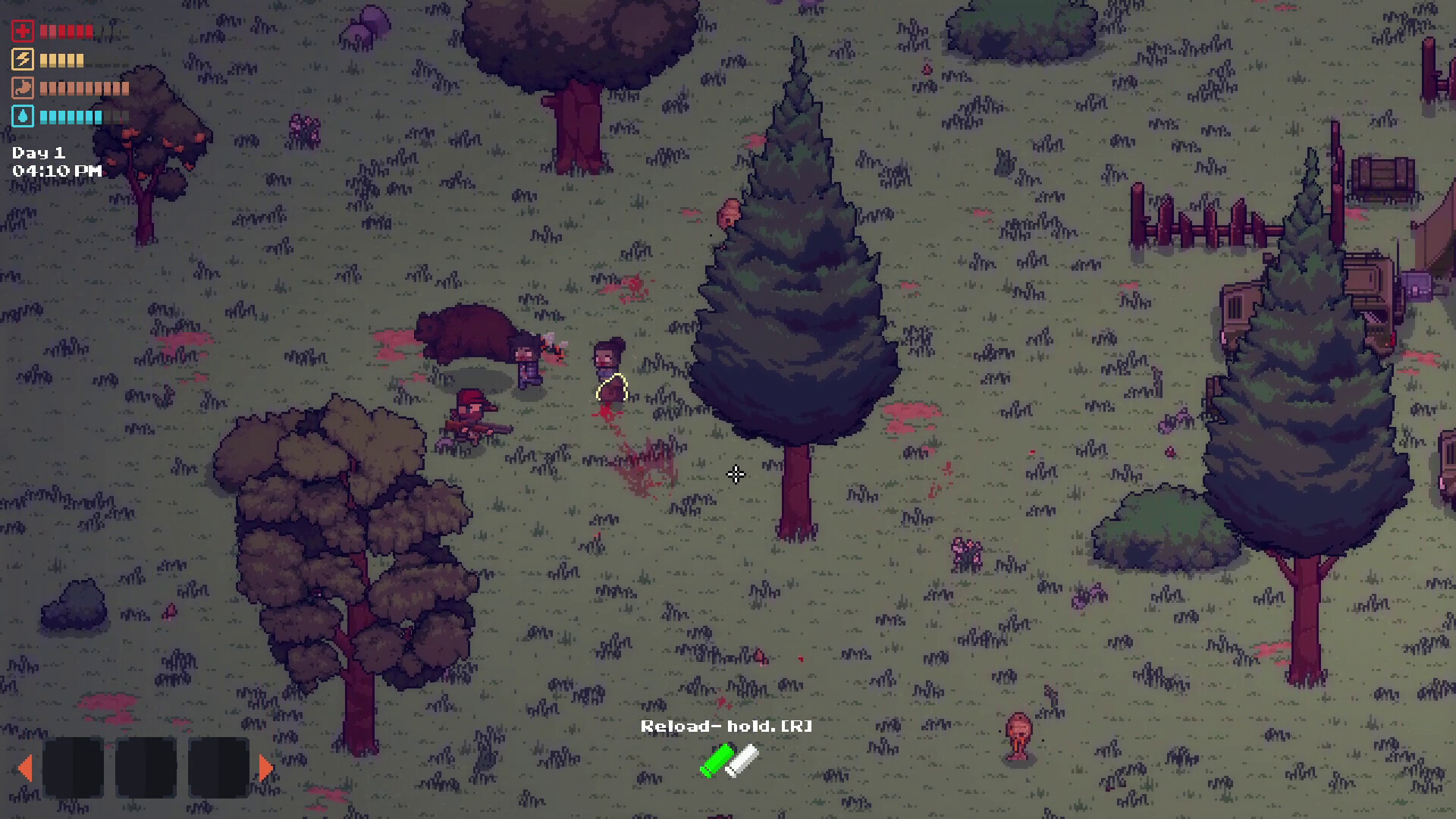Click the red health bar segments
Image resolution: width=1456 pixels, height=819 pixels.
(64, 32)
